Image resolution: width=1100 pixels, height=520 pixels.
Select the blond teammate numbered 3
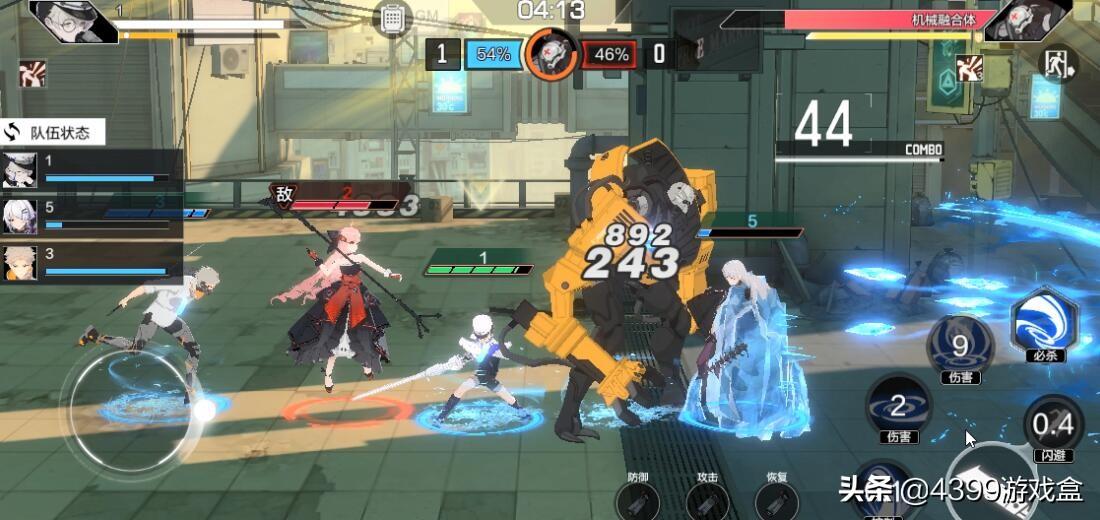[x=20, y=262]
